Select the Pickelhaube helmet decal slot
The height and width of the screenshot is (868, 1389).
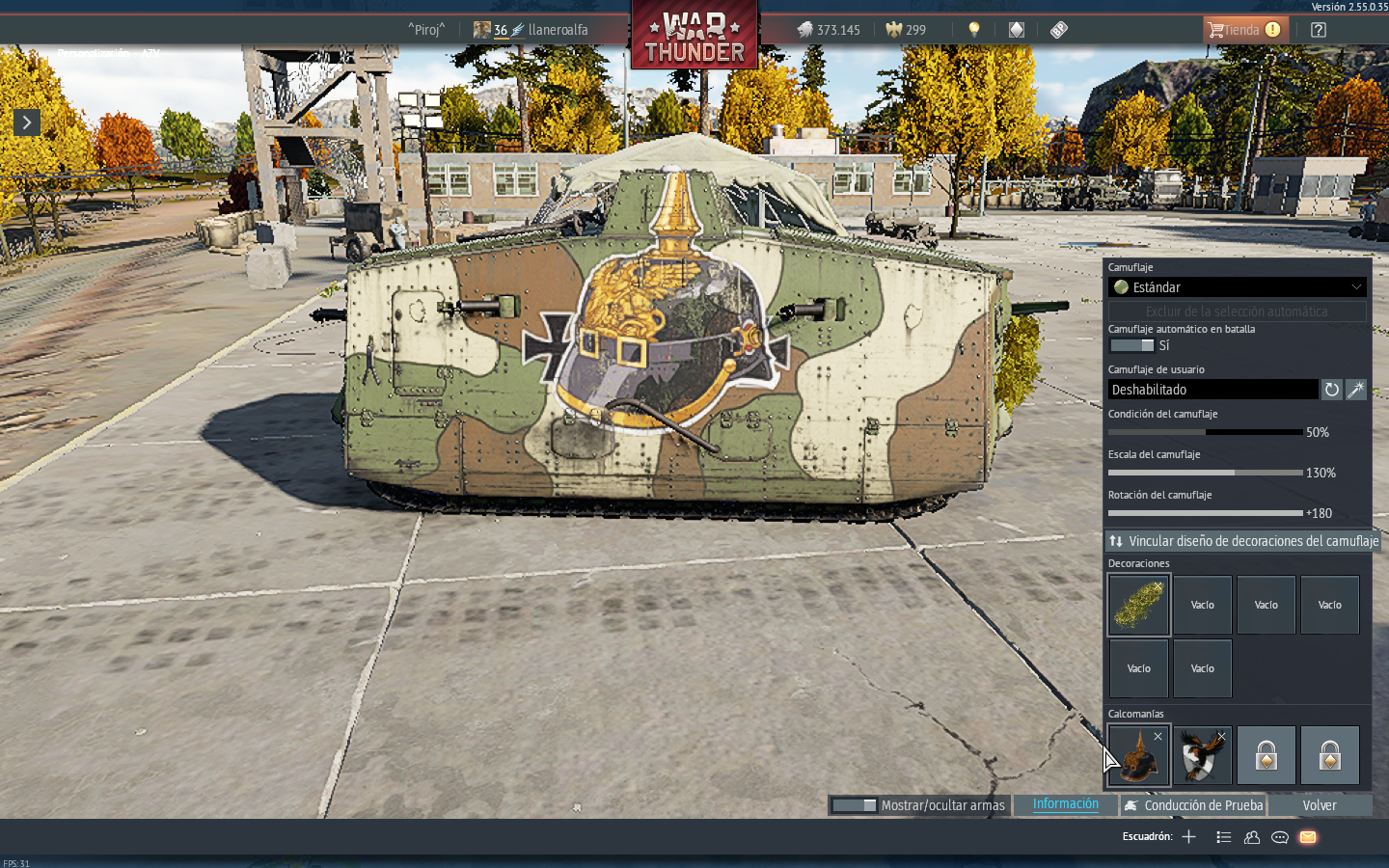tap(1137, 755)
